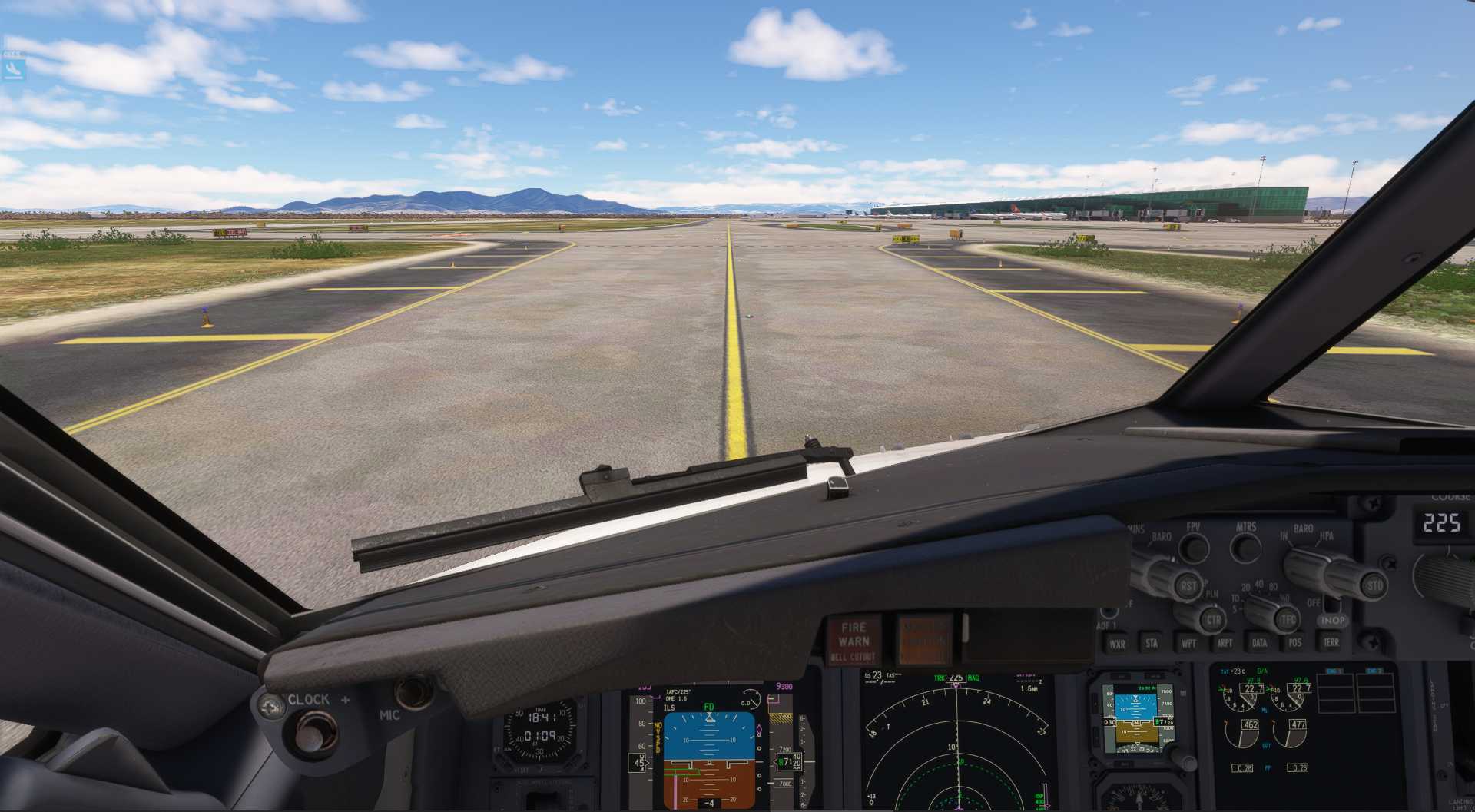Screen dimensions: 1475x812
Task: Click the STD barometer standard knob
Action: click(x=1374, y=585)
